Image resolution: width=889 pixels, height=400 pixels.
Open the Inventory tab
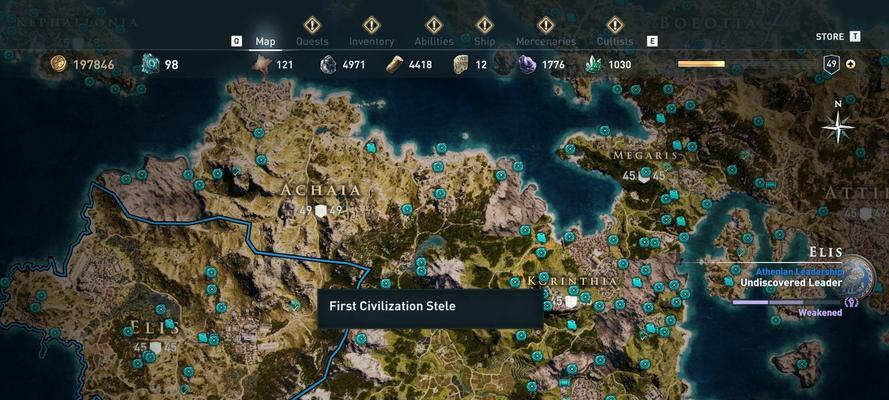click(371, 42)
